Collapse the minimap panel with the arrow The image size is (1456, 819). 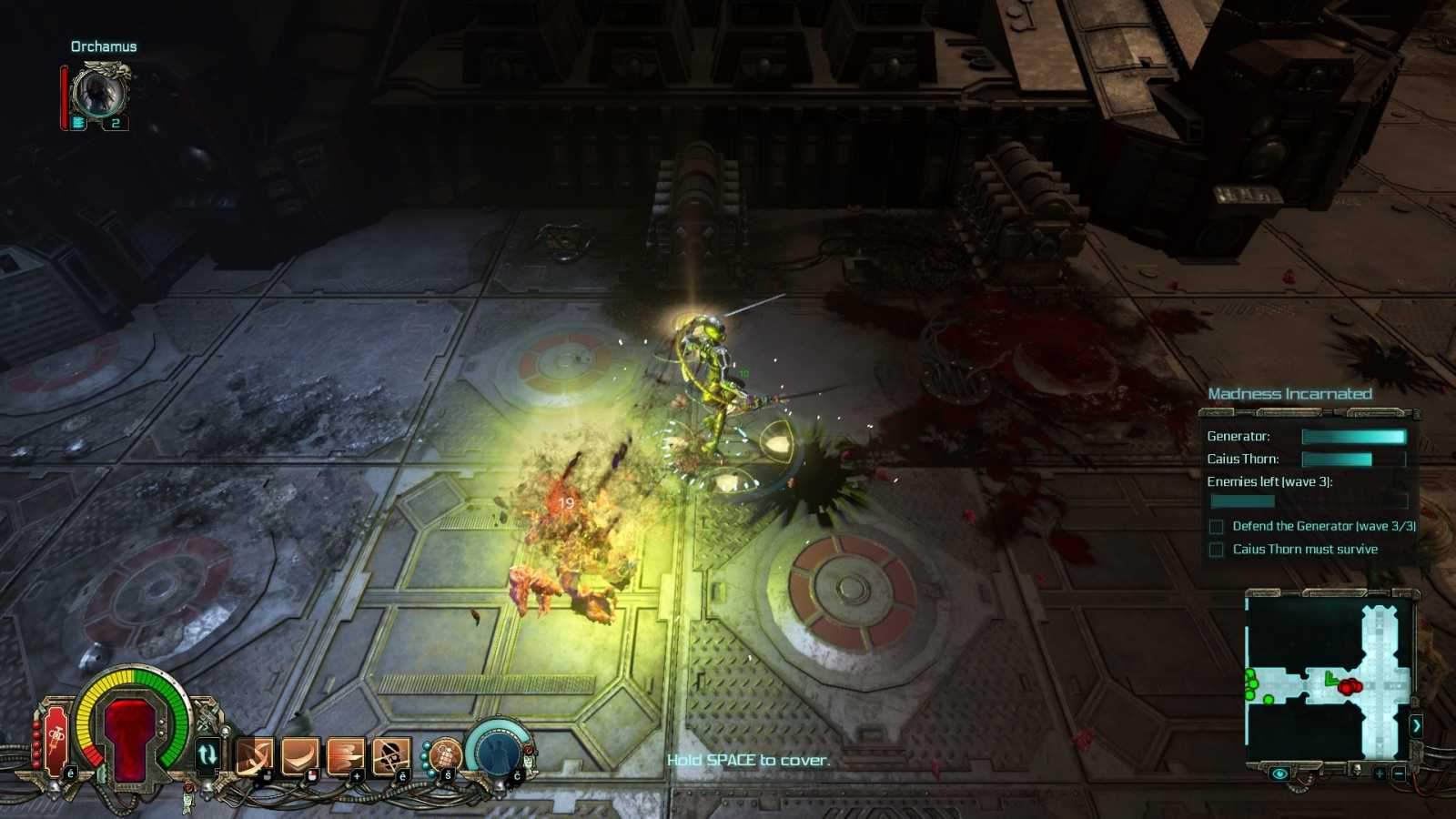point(1416,725)
